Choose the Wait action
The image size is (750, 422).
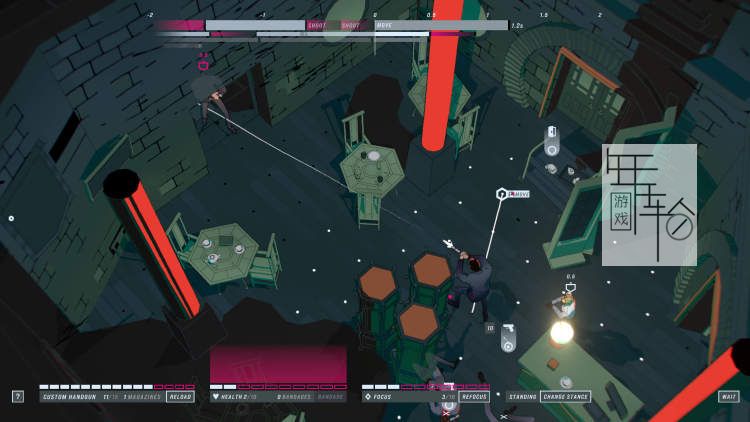(728, 397)
